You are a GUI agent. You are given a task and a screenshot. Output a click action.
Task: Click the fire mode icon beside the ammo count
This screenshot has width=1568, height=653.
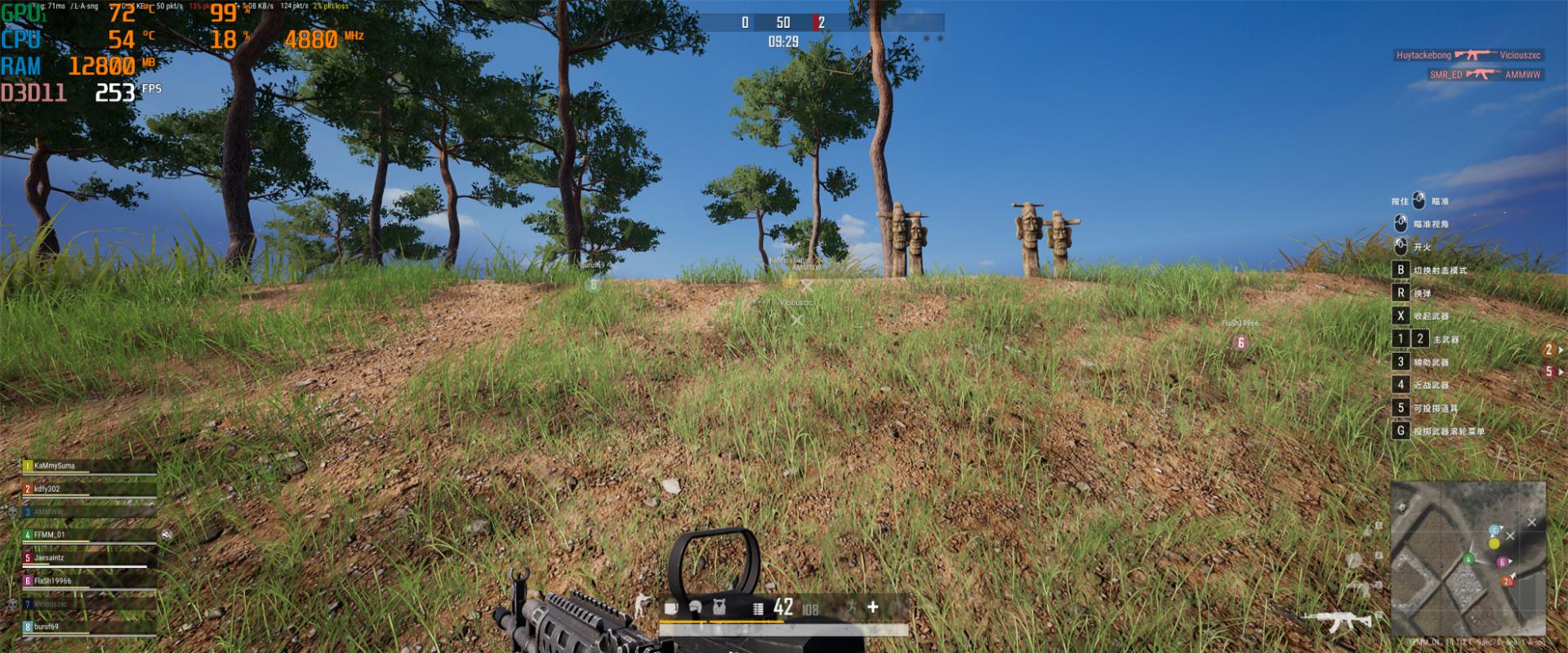click(x=757, y=608)
